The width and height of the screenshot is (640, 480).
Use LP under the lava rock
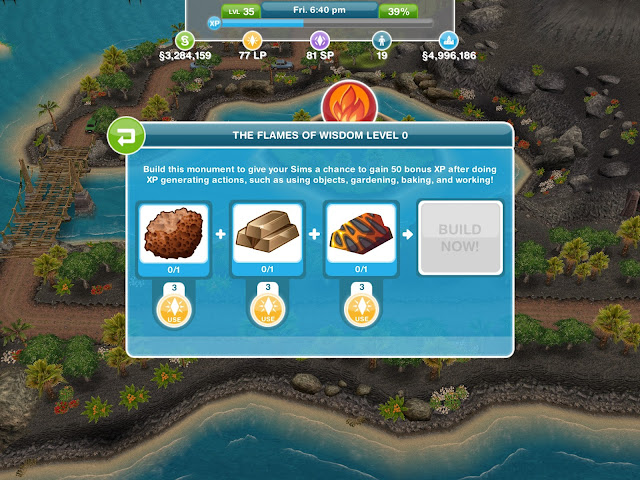click(363, 307)
